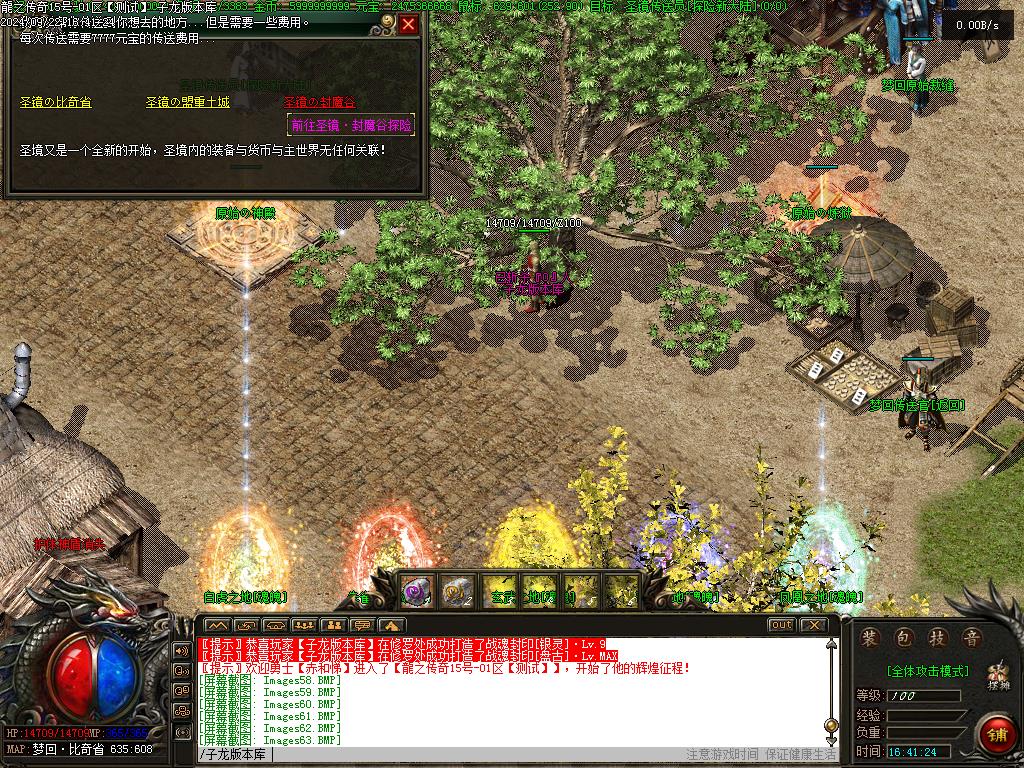This screenshot has width=1024, height=768.
Task: Select the golden spiral stone hotbar slot
Action: coord(457,590)
